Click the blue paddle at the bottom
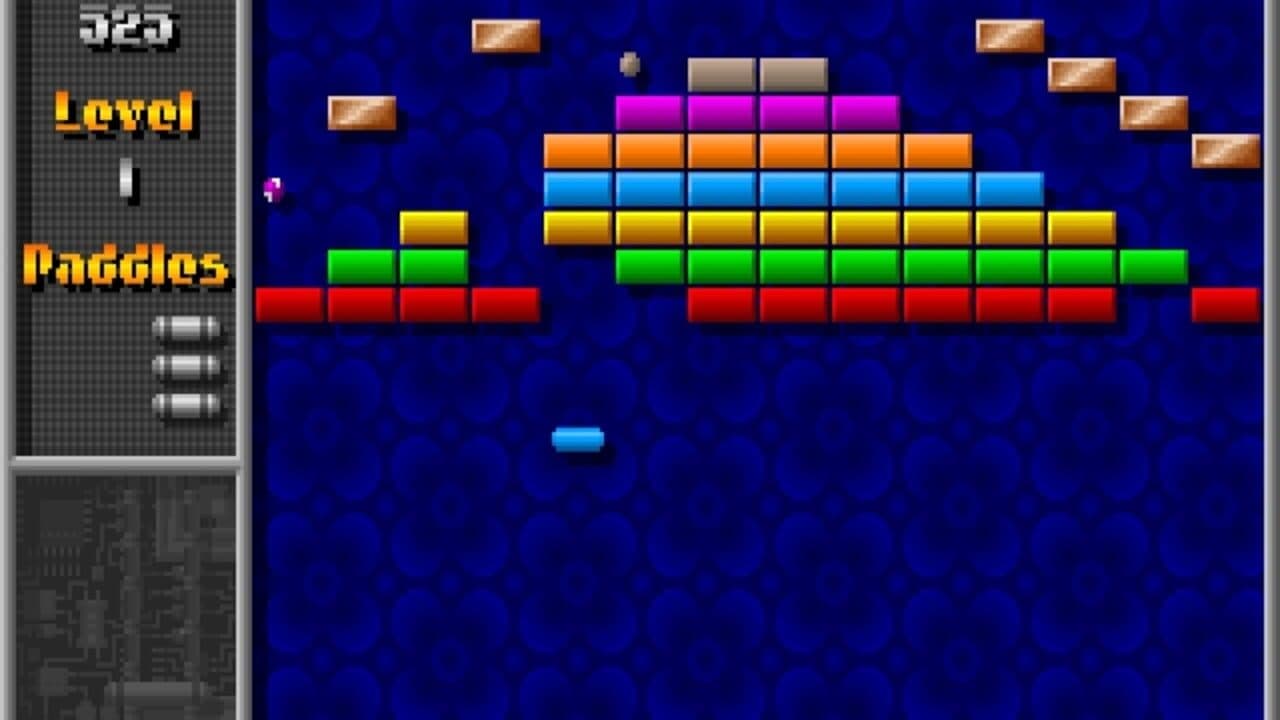 pos(580,438)
